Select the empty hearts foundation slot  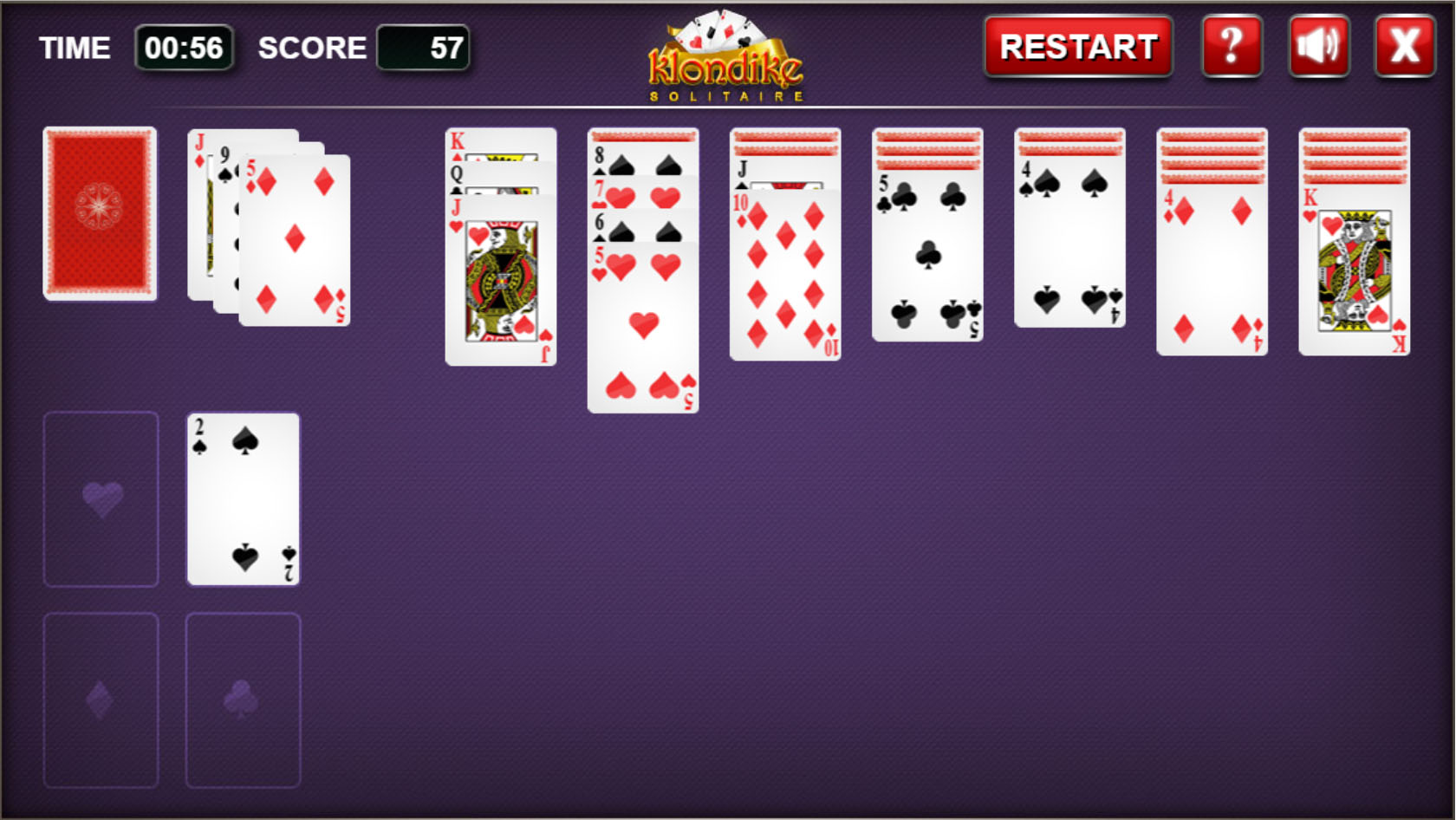pyautogui.click(x=101, y=499)
